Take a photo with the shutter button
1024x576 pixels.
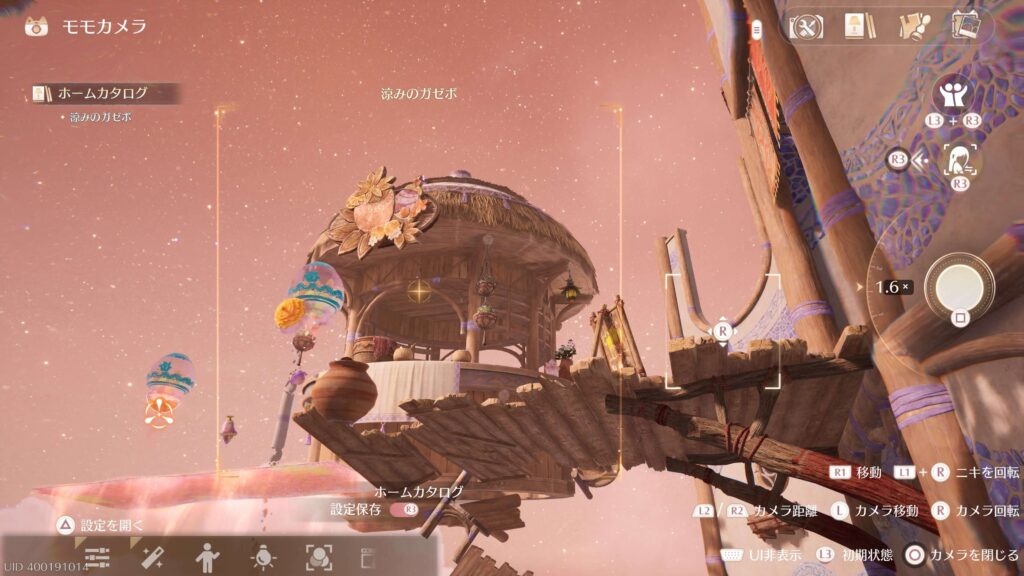click(x=959, y=287)
